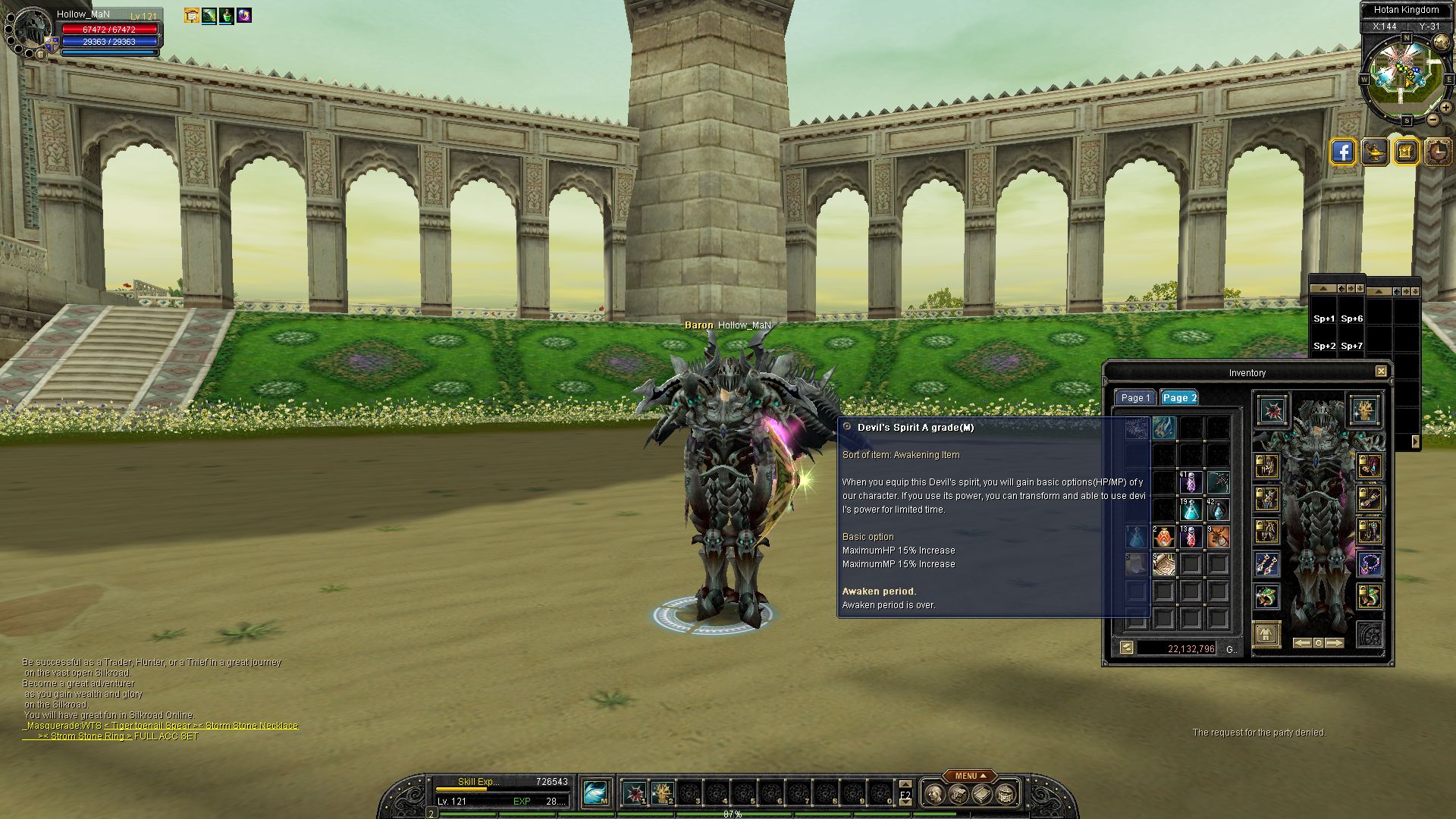Screen dimensions: 1456x819
Task: Open the magic lamp icon
Action: [x=1374, y=152]
